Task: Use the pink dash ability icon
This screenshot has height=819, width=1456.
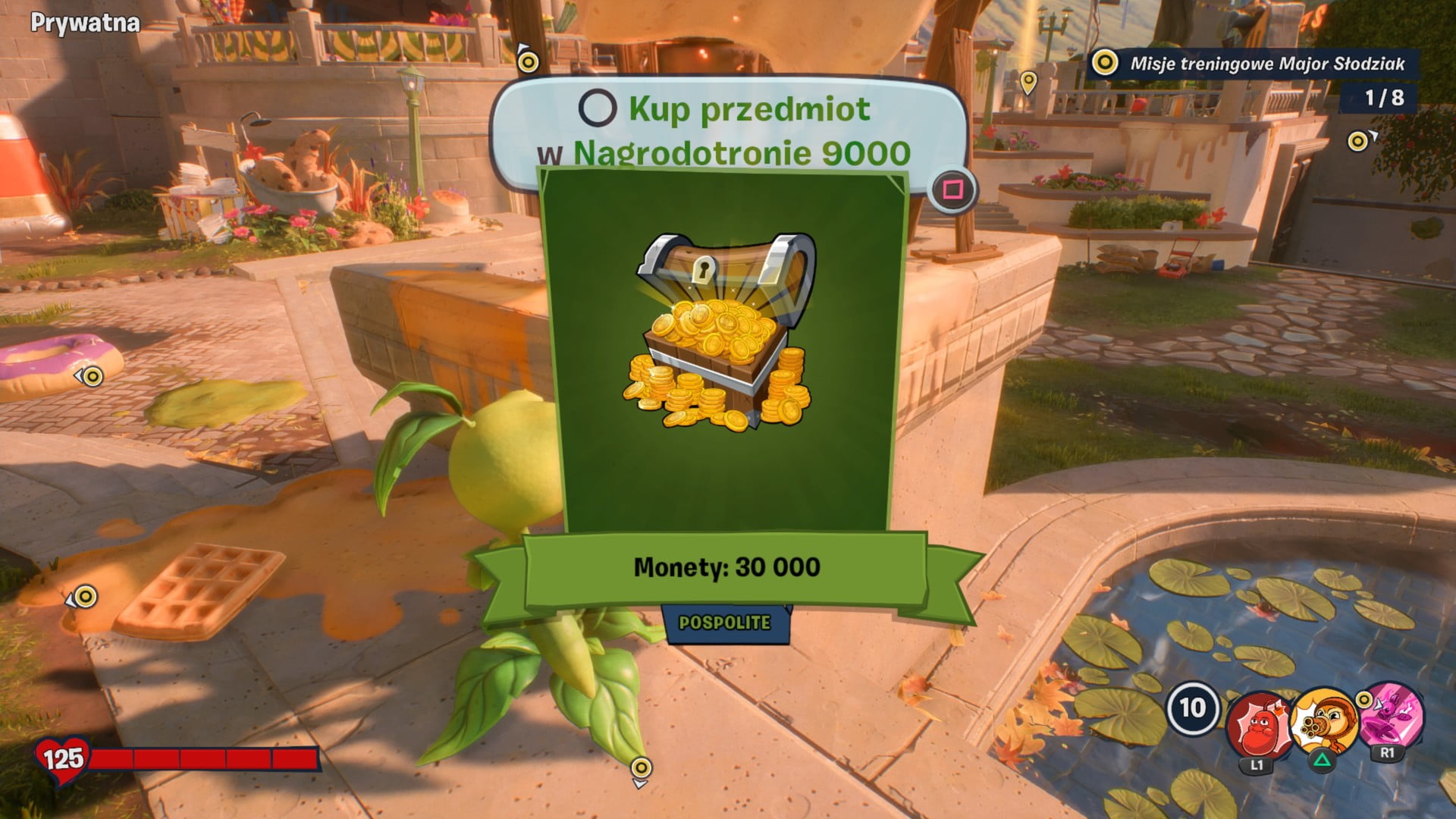Action: tap(1390, 715)
